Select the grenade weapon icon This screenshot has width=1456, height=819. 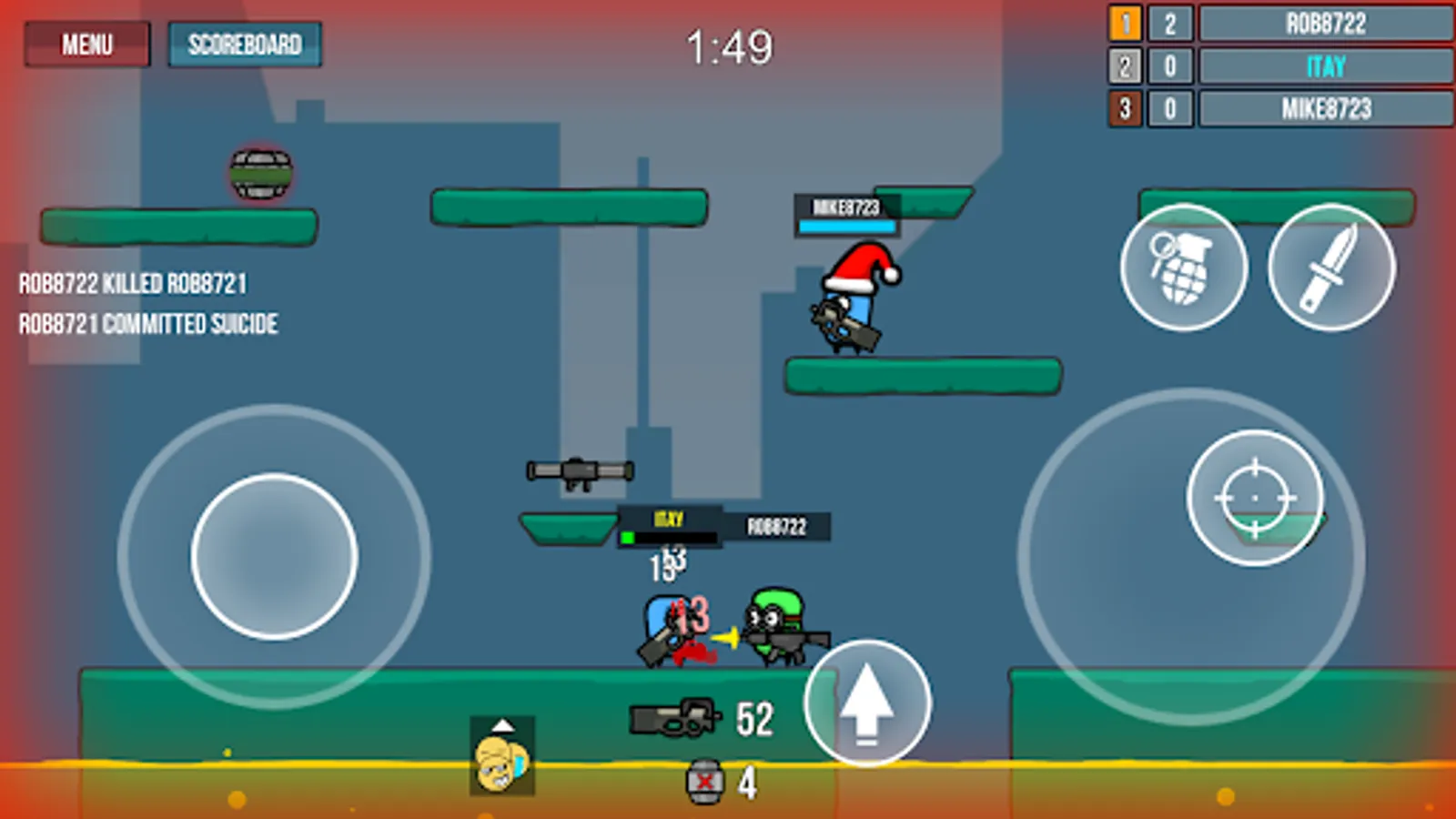1183,268
